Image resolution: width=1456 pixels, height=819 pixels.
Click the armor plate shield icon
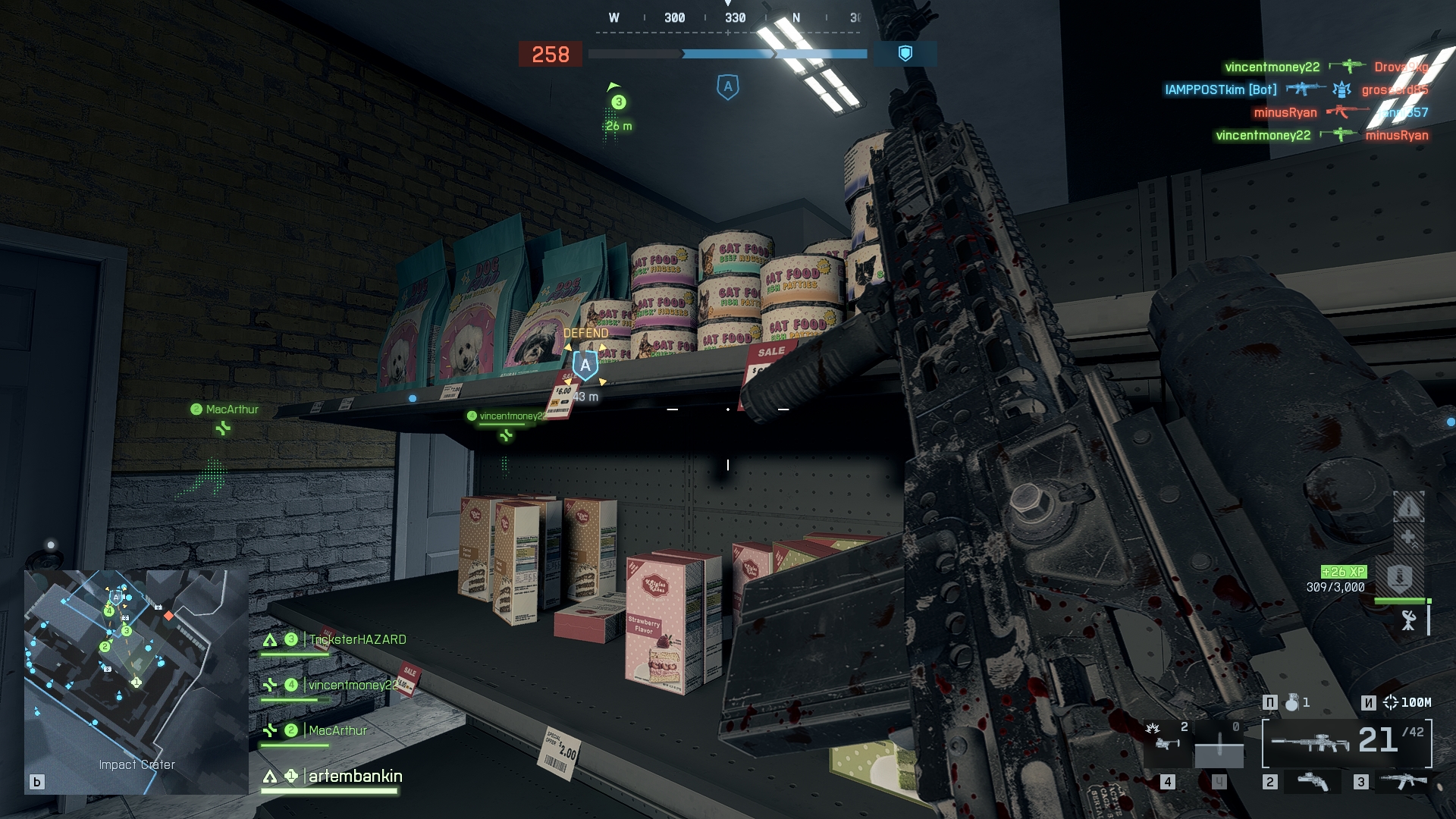coord(1399,578)
